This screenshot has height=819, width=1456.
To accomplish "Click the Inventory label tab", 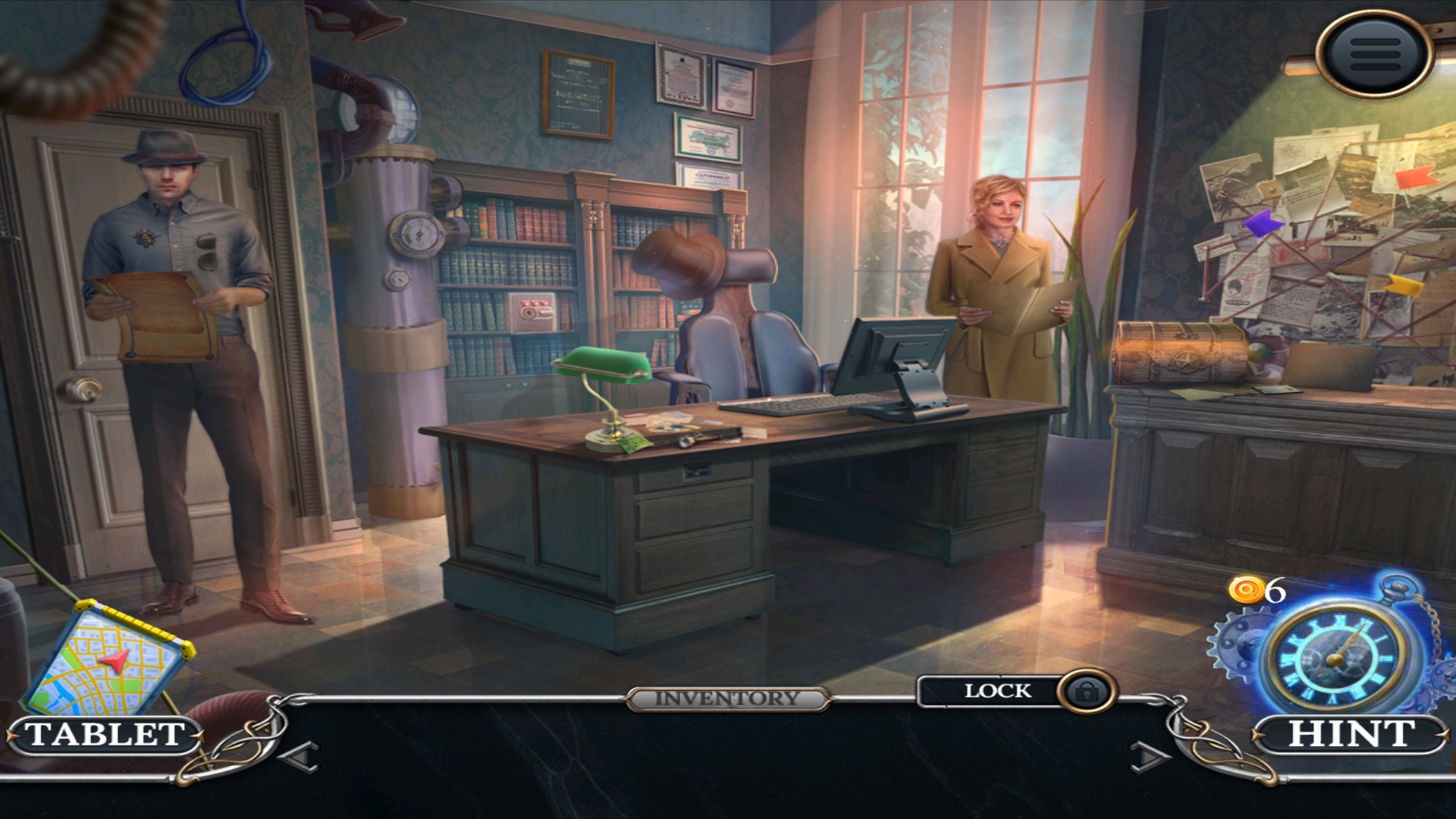I will [x=727, y=698].
